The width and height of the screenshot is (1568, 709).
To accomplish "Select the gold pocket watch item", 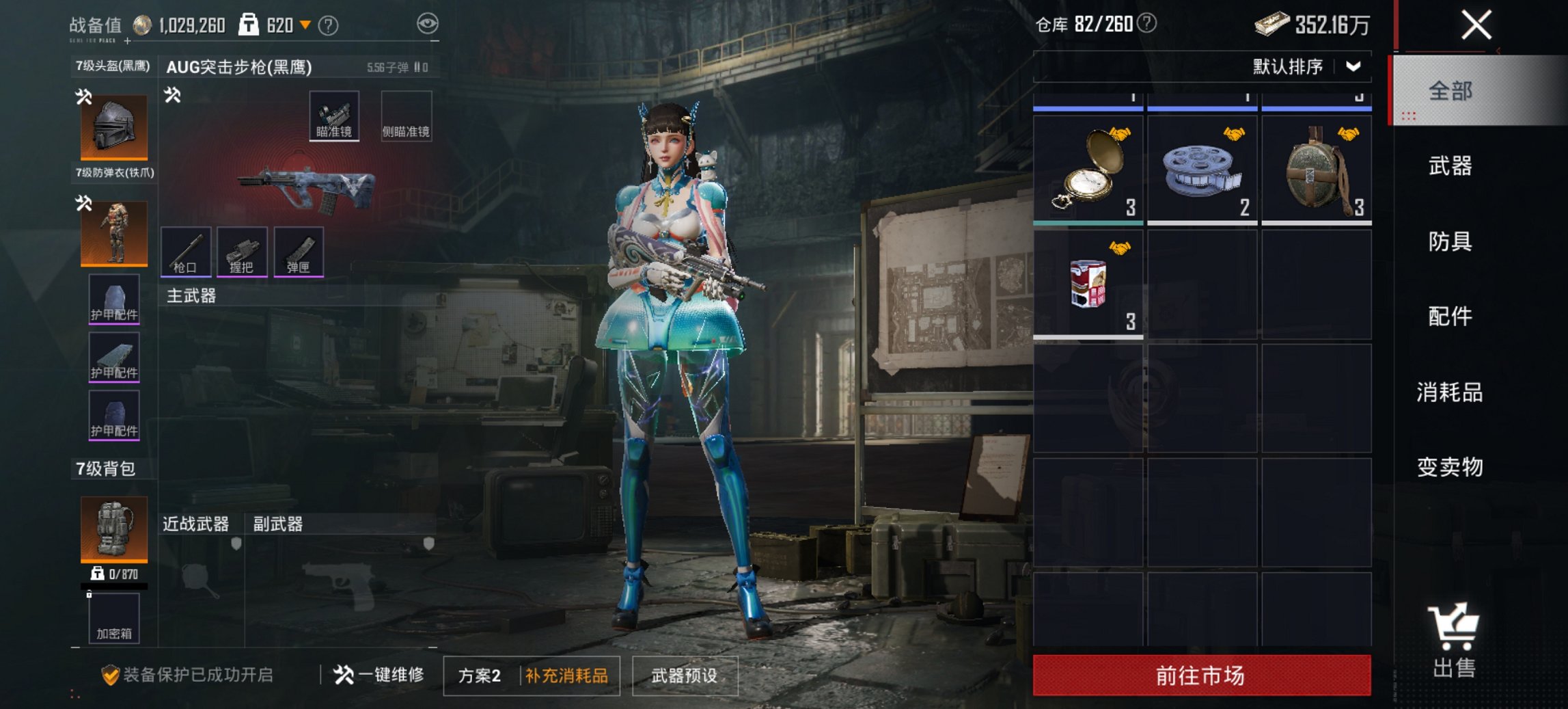I will [x=1088, y=170].
